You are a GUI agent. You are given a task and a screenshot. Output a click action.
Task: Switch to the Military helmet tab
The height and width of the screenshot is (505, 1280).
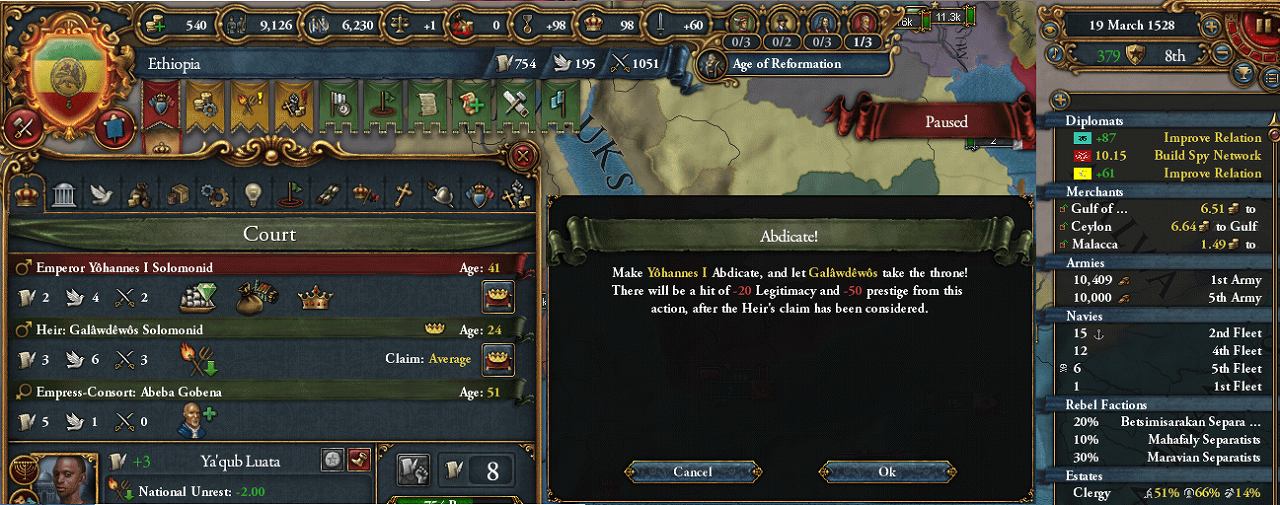click(440, 195)
